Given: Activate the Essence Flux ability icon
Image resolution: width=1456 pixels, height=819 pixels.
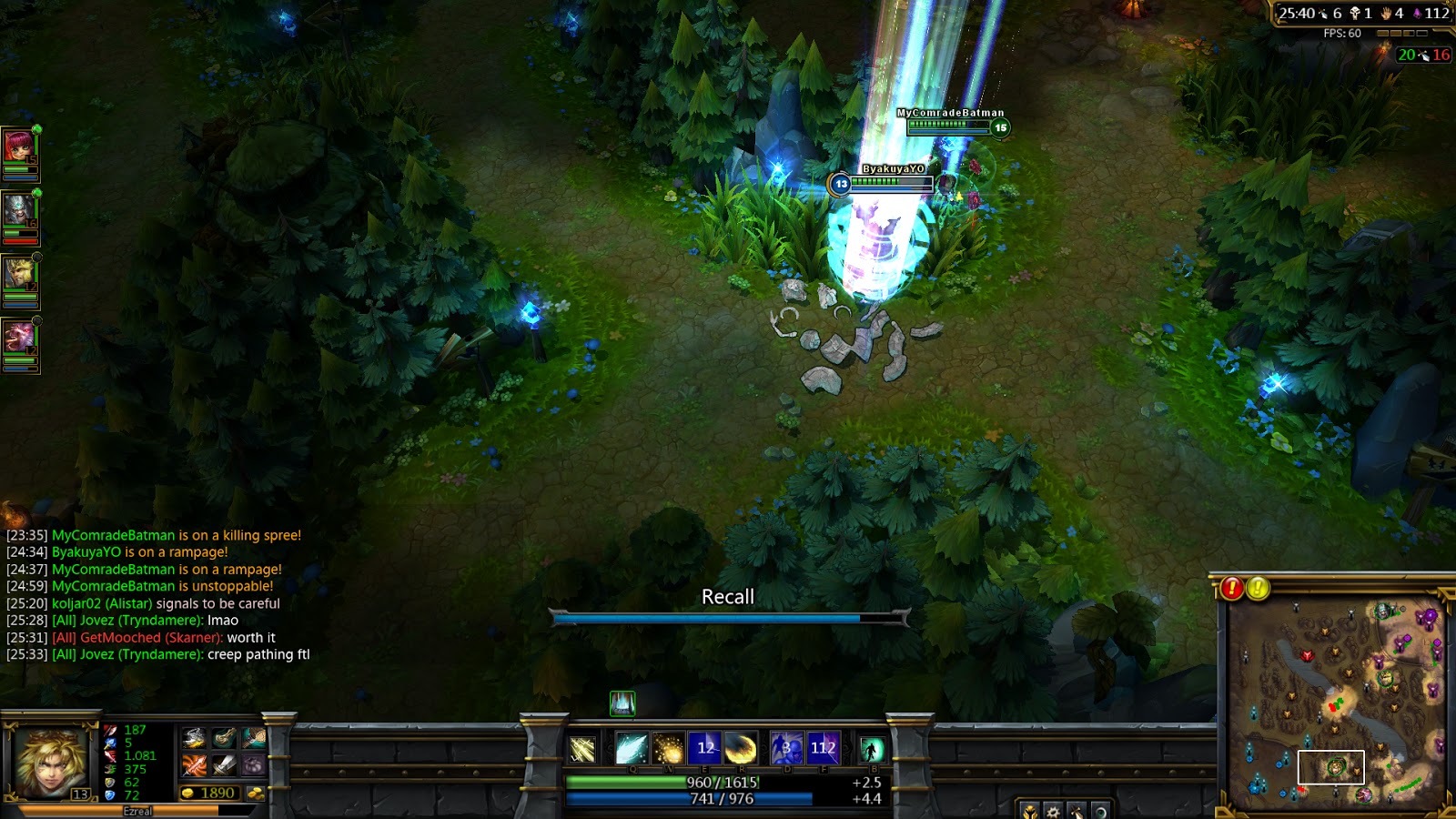Looking at the screenshot, I should [x=668, y=748].
